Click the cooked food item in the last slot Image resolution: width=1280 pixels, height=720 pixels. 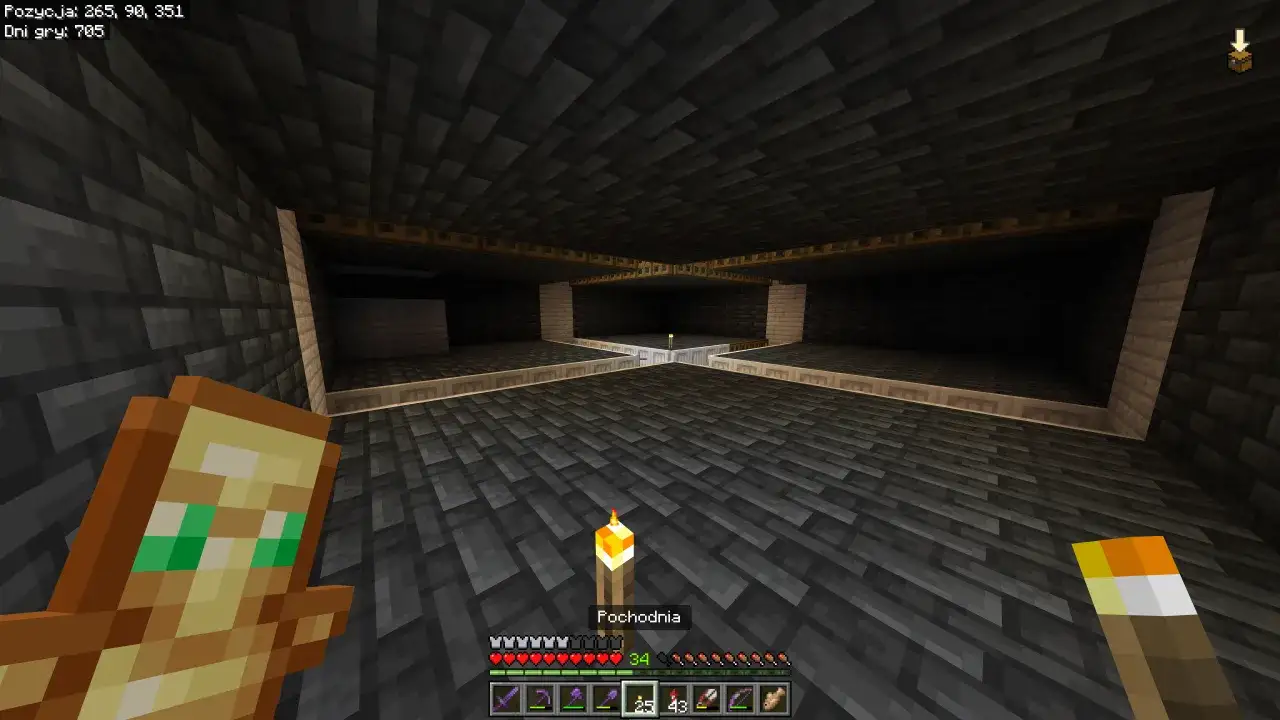coord(772,700)
